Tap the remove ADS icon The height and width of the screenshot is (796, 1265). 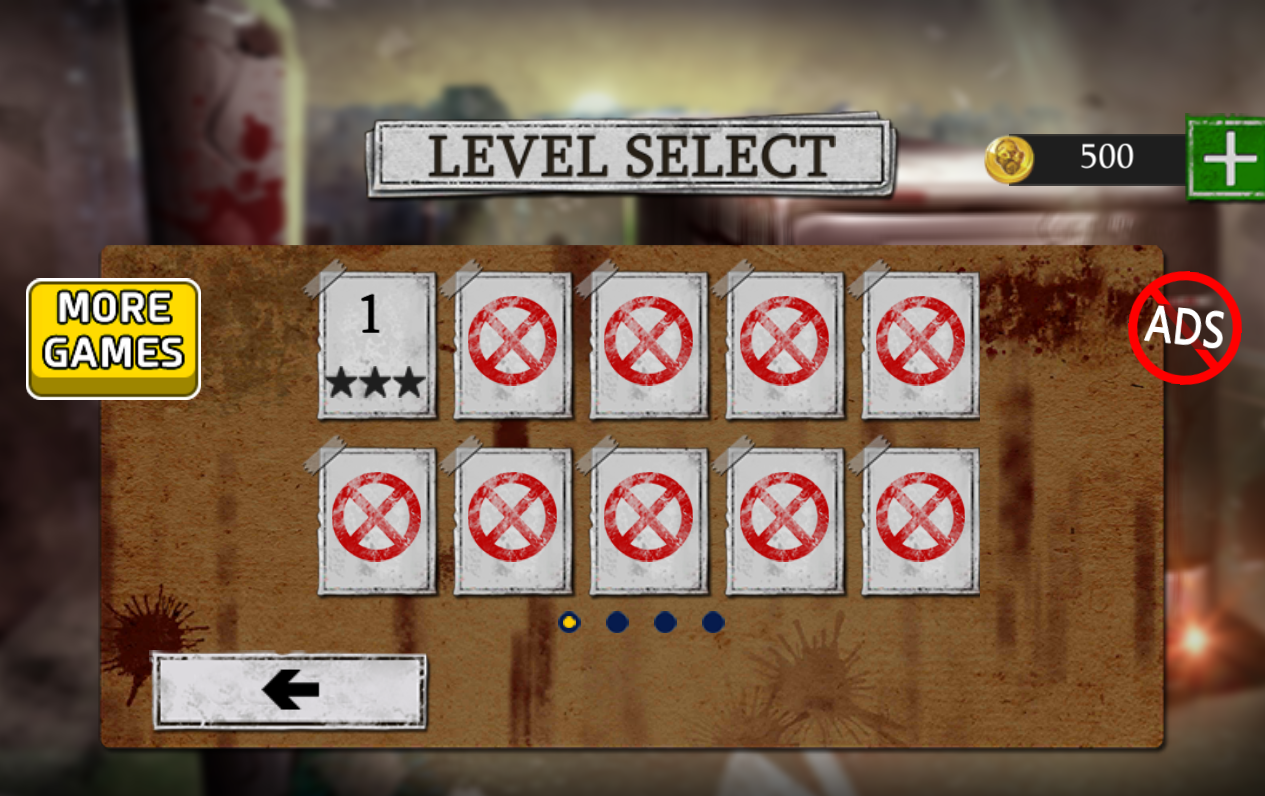point(1184,328)
